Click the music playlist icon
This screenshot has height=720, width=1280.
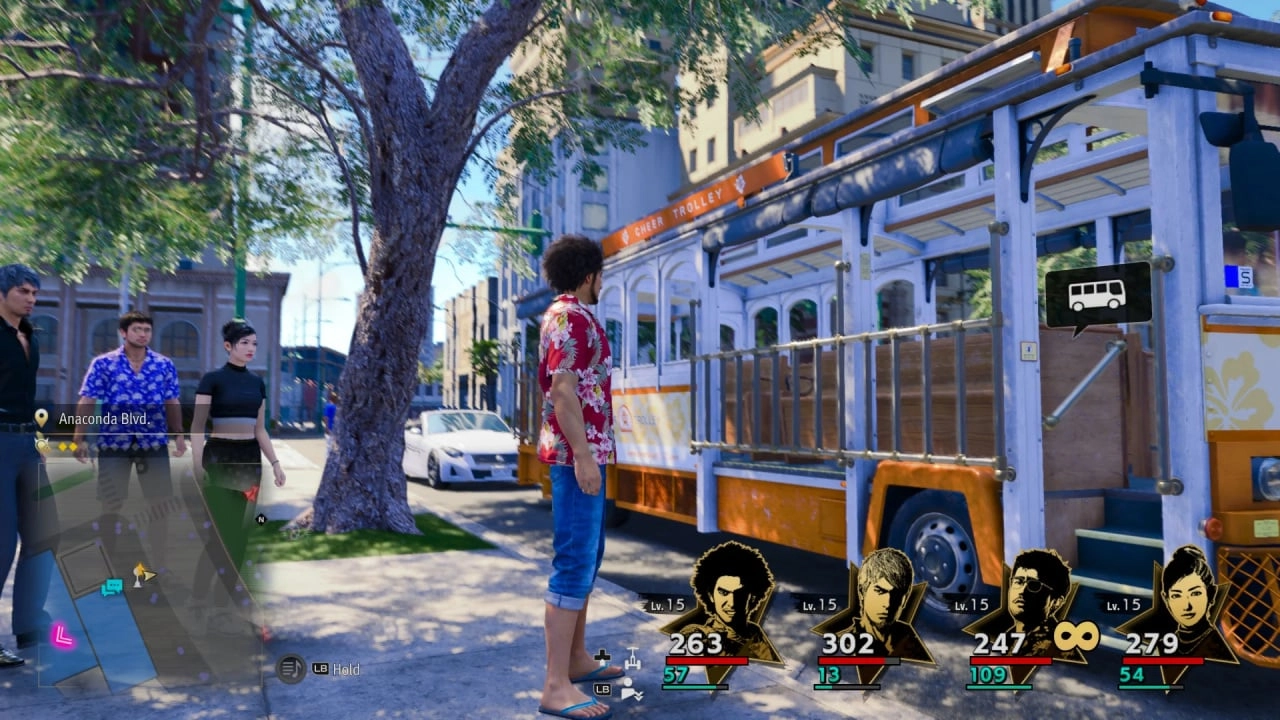tap(291, 669)
